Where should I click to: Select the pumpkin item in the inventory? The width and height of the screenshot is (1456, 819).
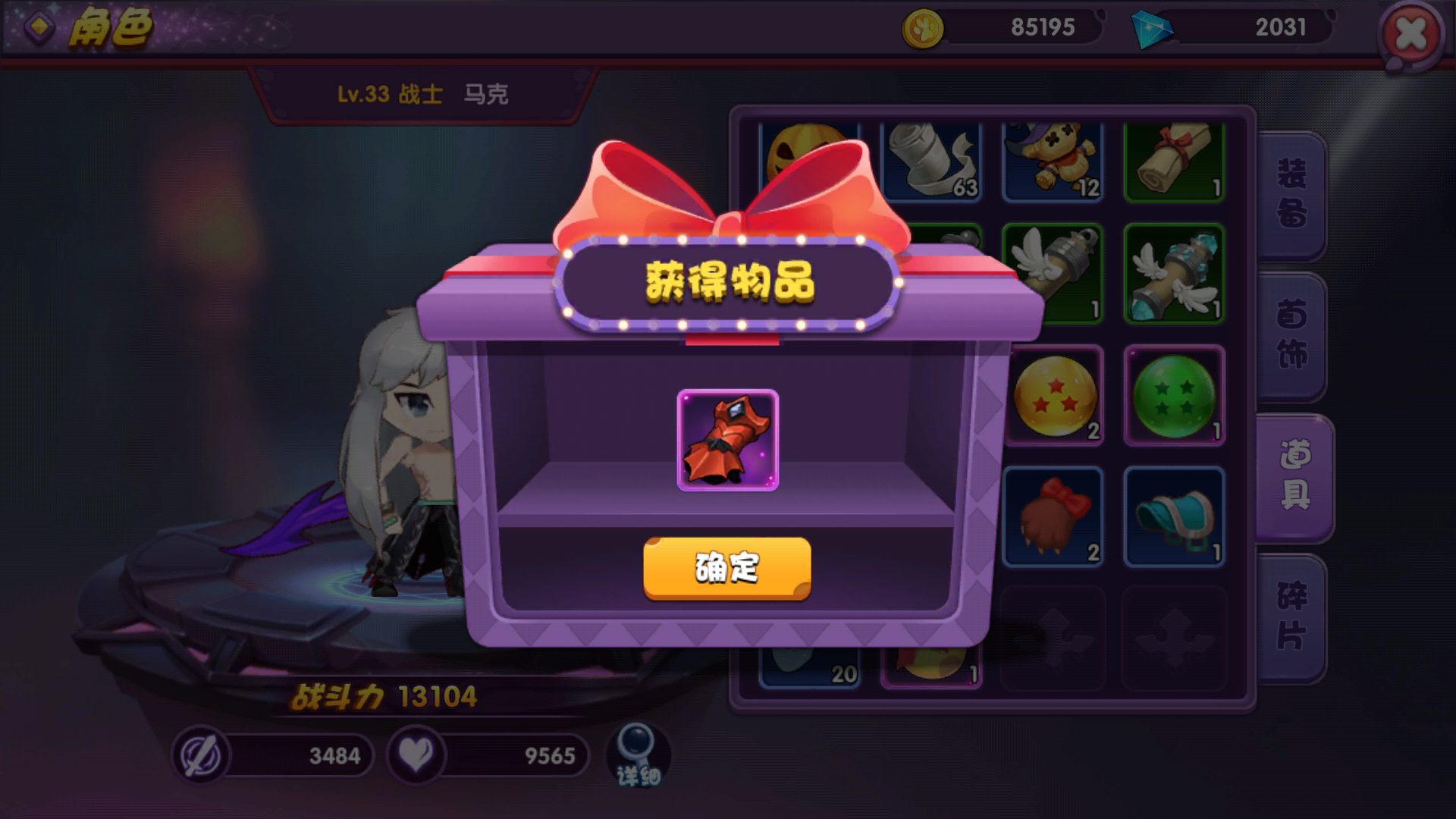coord(809,159)
